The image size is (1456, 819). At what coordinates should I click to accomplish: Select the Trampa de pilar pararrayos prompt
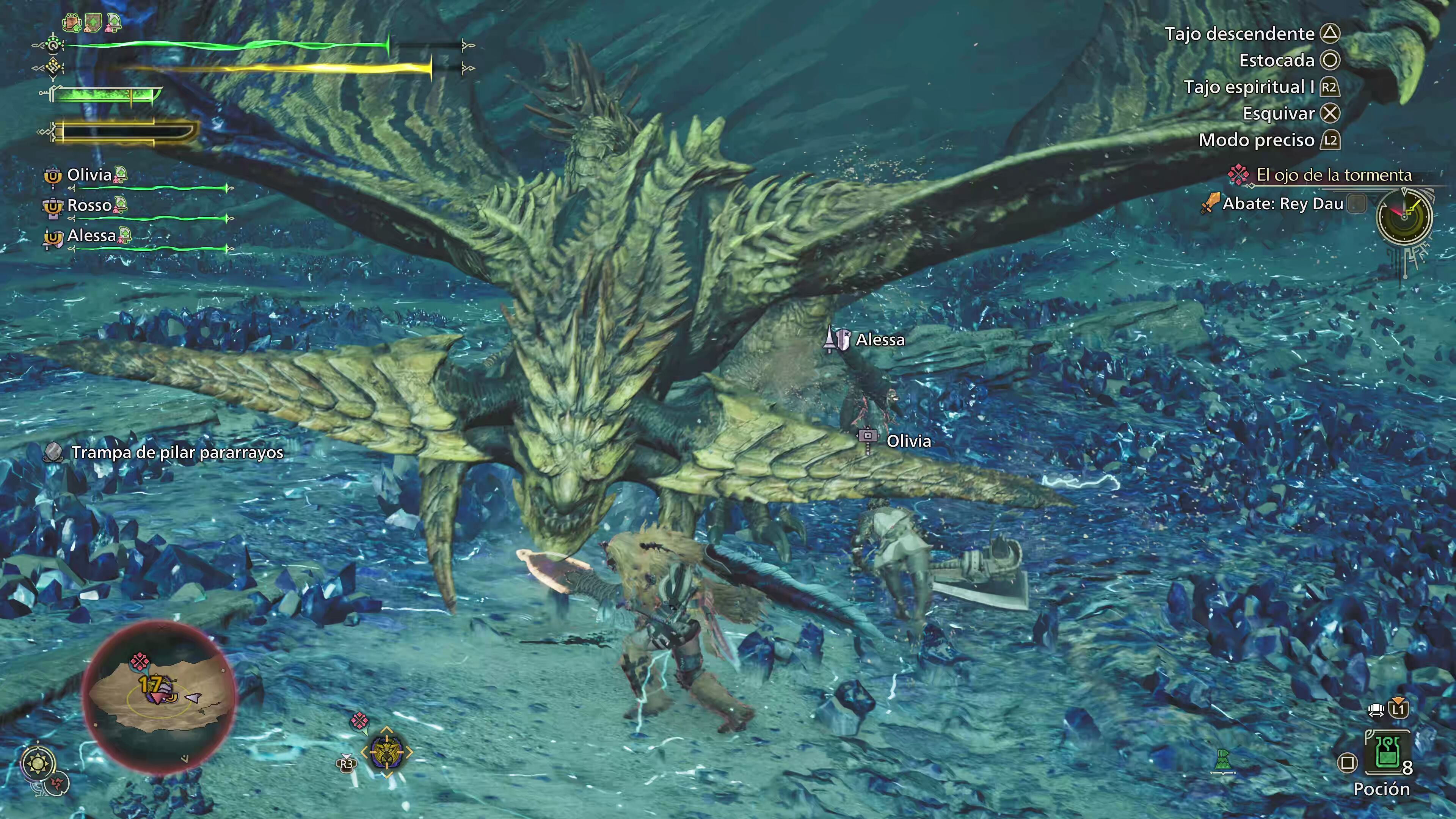click(176, 453)
